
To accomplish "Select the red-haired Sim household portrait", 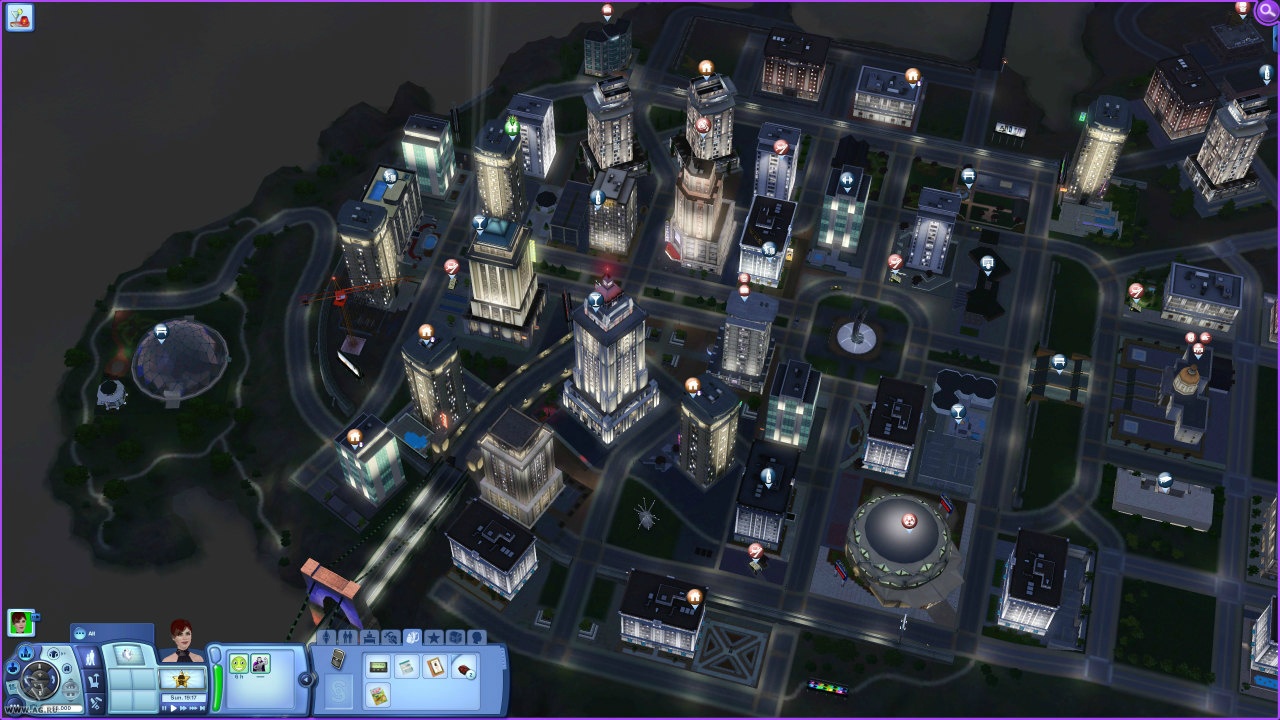I will tap(20, 622).
